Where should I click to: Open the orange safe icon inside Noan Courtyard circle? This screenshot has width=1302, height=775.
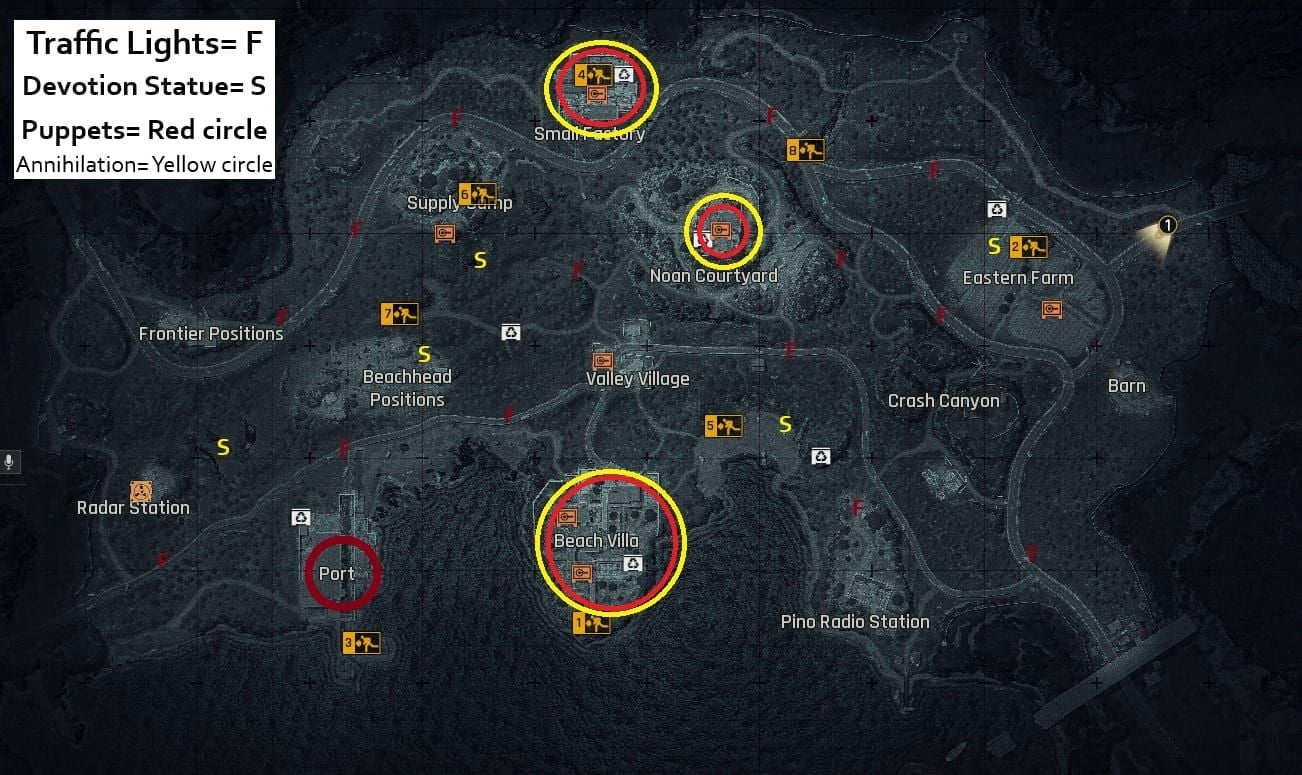(722, 228)
